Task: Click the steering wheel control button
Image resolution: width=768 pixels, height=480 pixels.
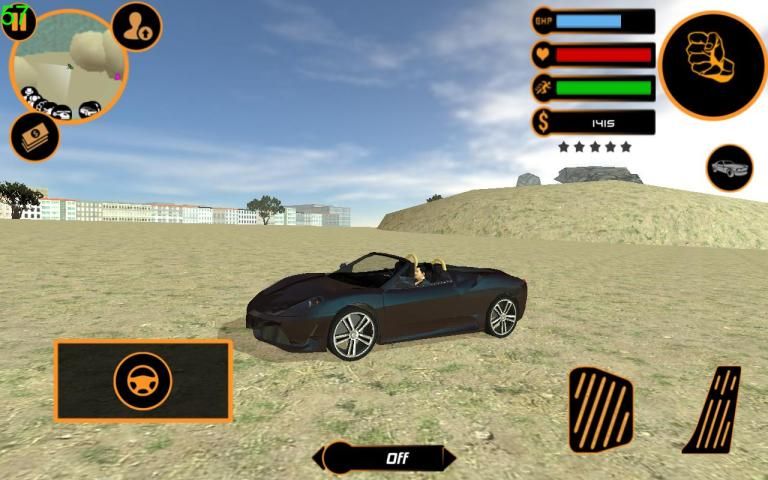Action: (x=143, y=381)
